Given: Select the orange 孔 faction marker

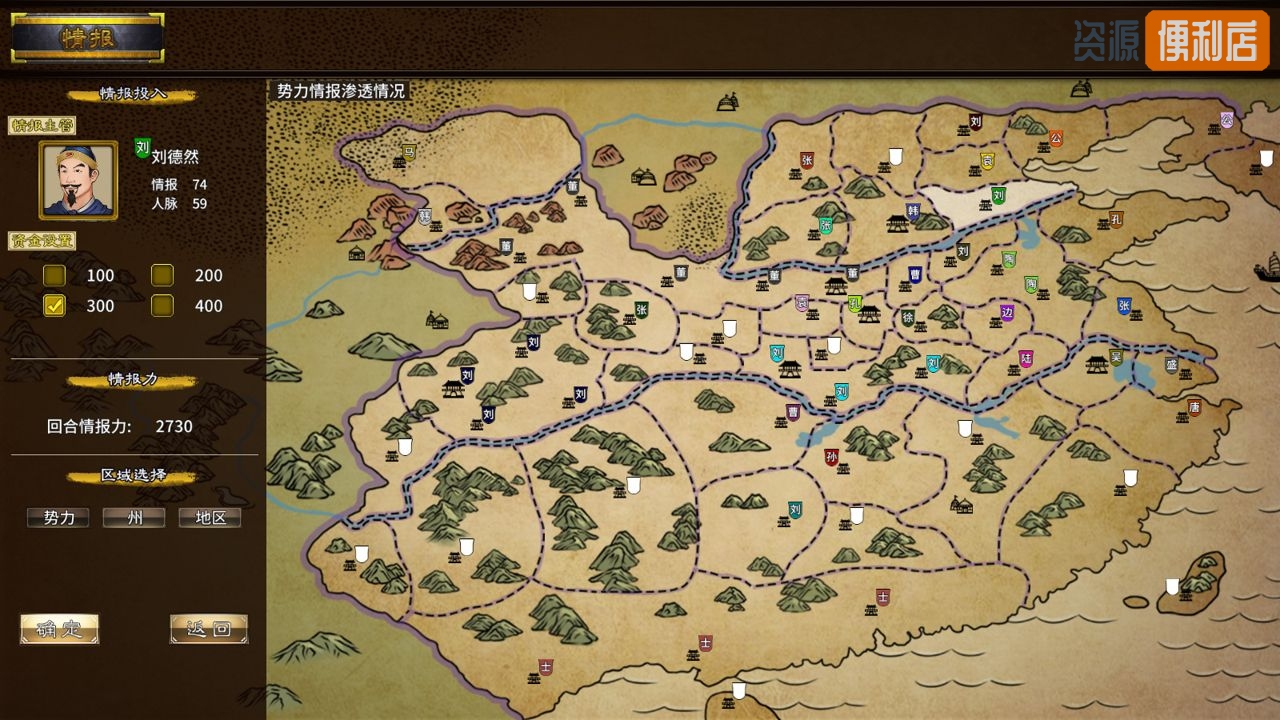Looking at the screenshot, I should click(x=1116, y=219).
